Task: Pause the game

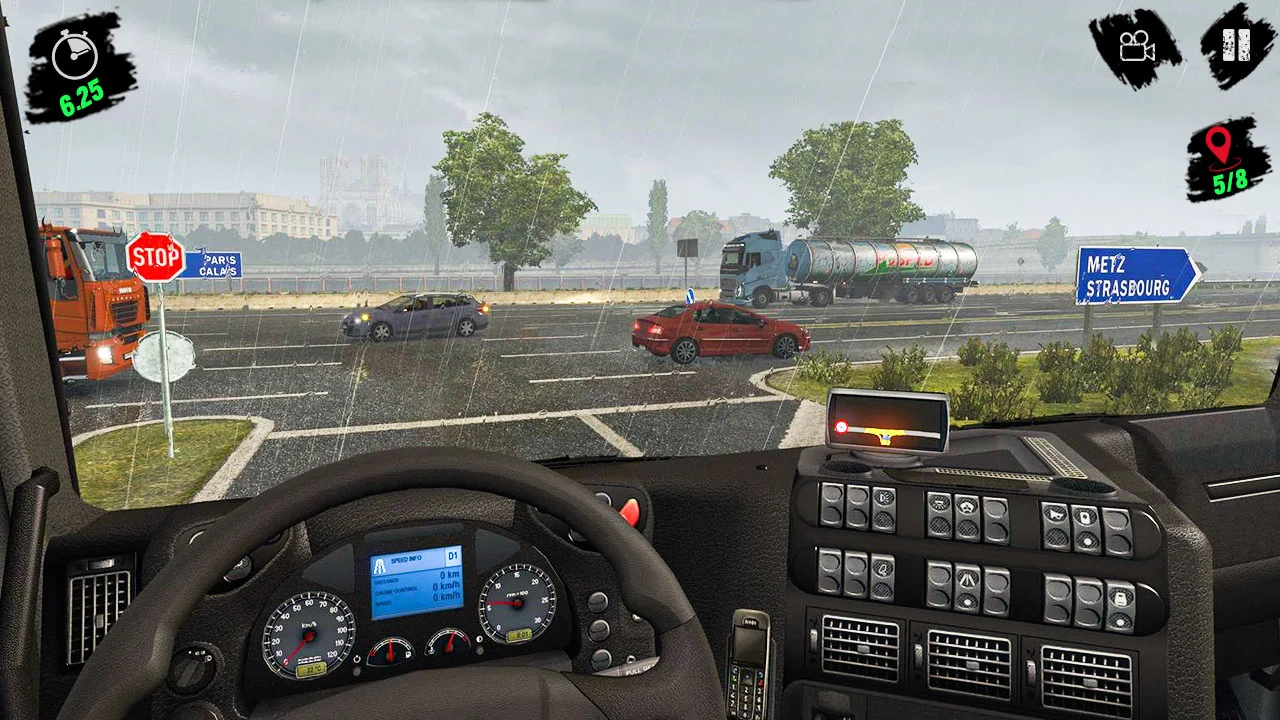Action: coord(1237,45)
